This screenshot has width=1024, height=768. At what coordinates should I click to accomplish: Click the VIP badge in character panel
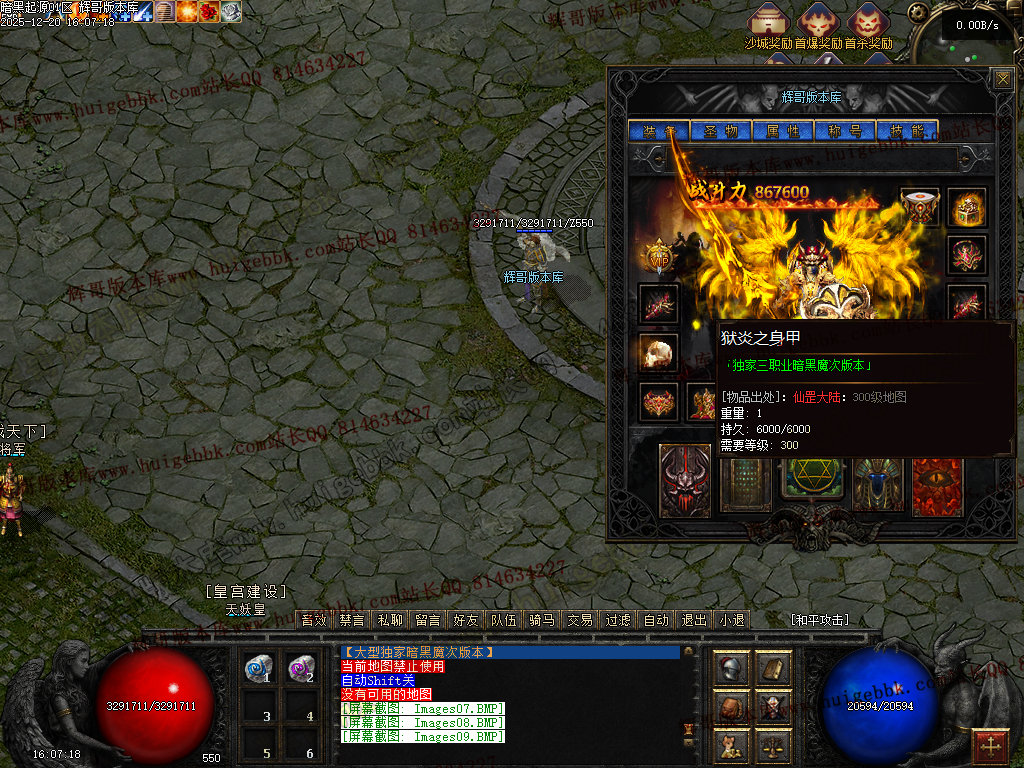[659, 257]
